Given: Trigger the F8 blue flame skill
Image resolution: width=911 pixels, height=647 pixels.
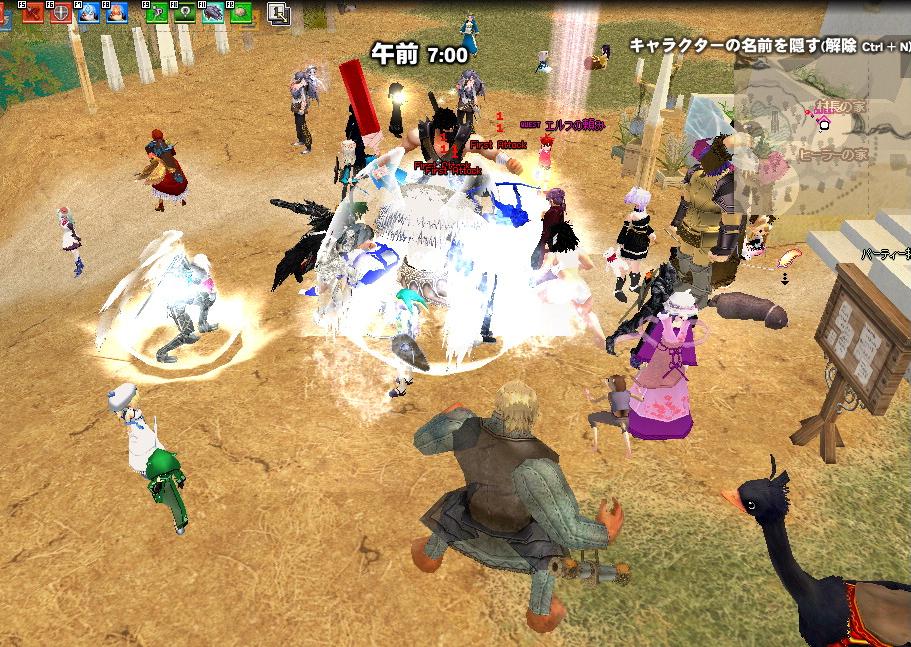Looking at the screenshot, I should click(x=115, y=14).
